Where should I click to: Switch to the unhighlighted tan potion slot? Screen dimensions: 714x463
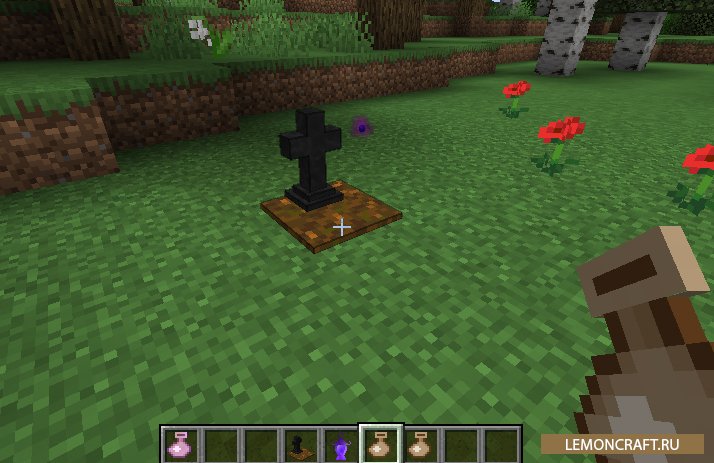[x=420, y=444]
